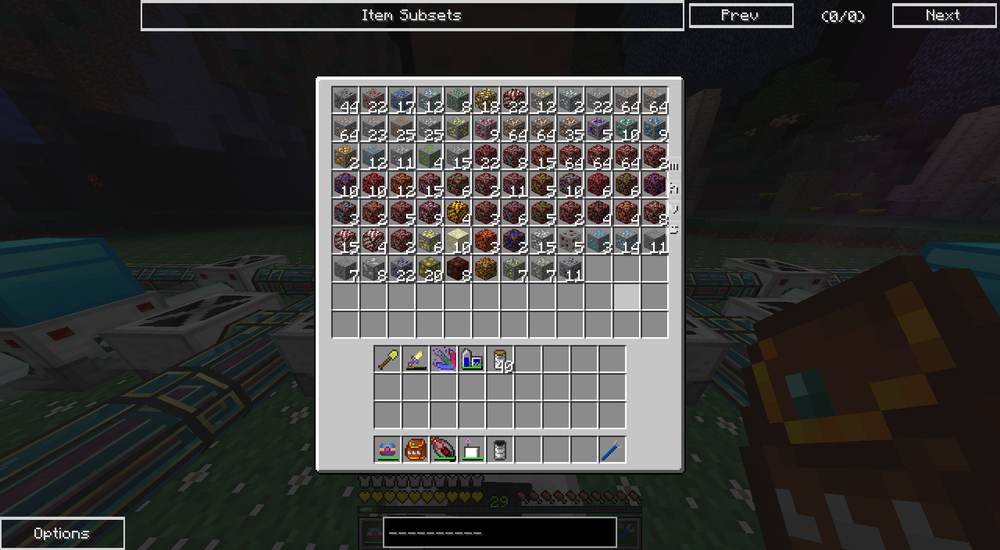Open the Item Subsets dropdown
1000x550 pixels.
[412, 16]
